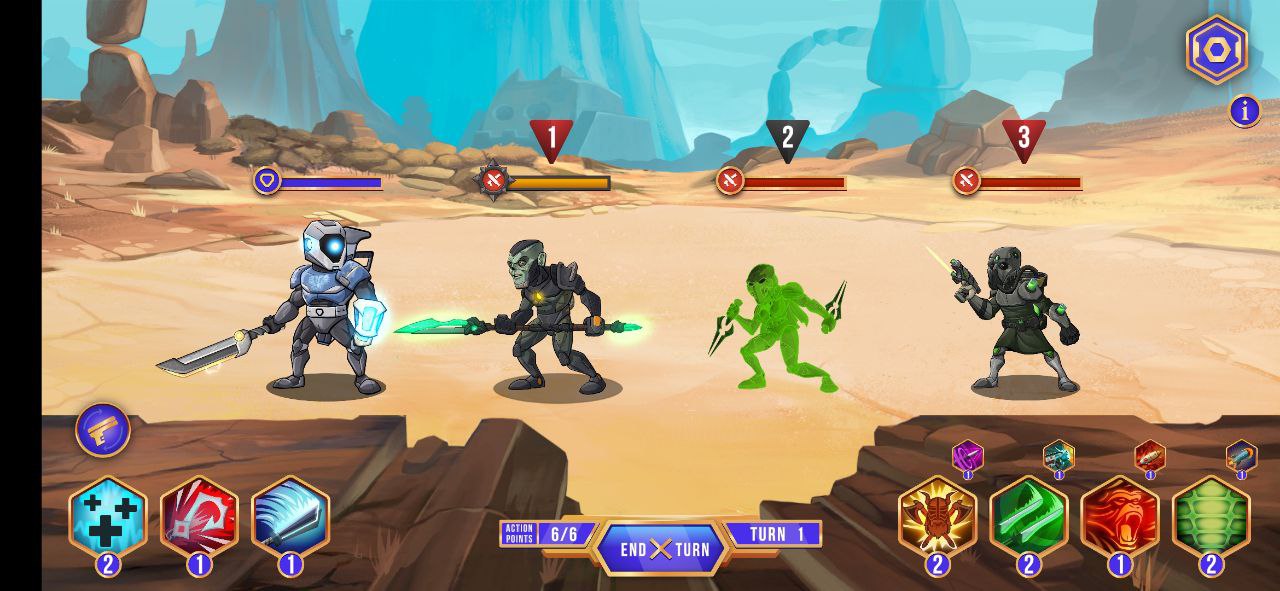Screen dimensions: 1280x591
Task: Select the blue sword sweep ability
Action: [290, 516]
